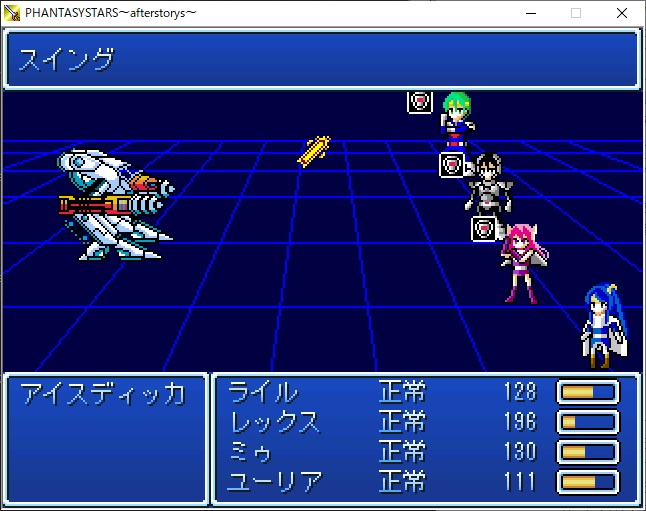The height and width of the screenshot is (511, 646).
Task: Pick ミゥ from the party status window
Action: click(251, 452)
